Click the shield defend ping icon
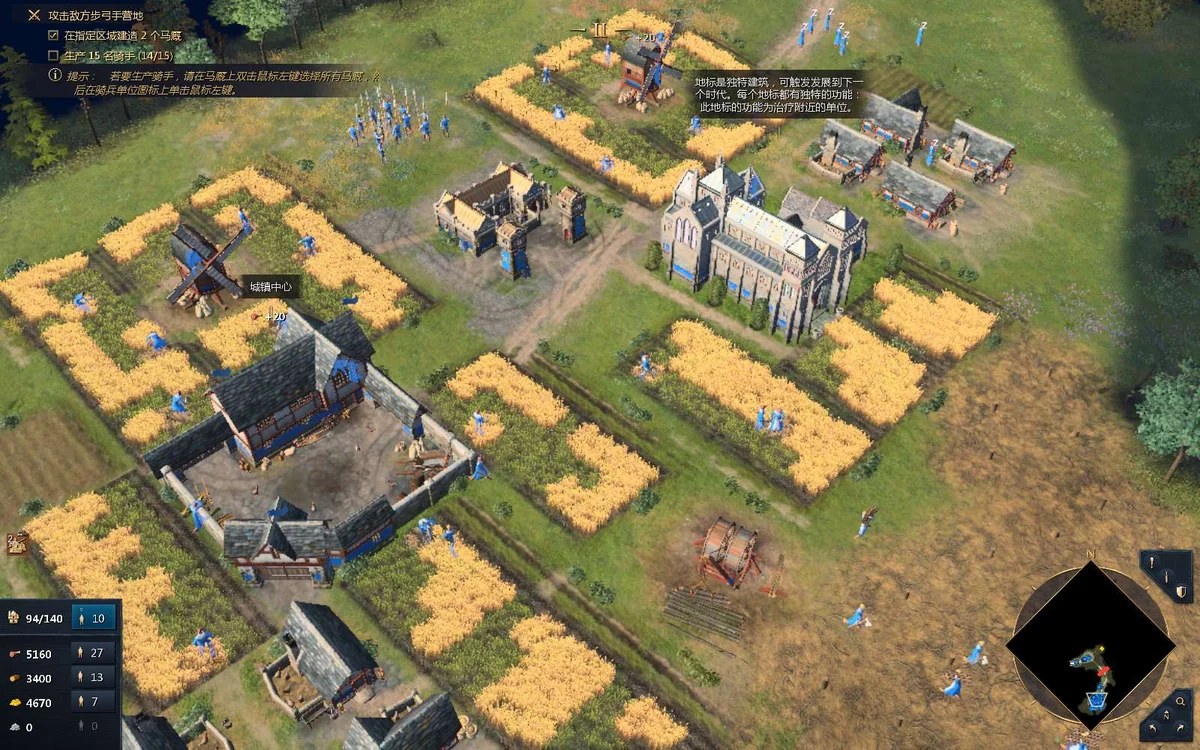Viewport: 1200px width, 750px height. 1180,591
